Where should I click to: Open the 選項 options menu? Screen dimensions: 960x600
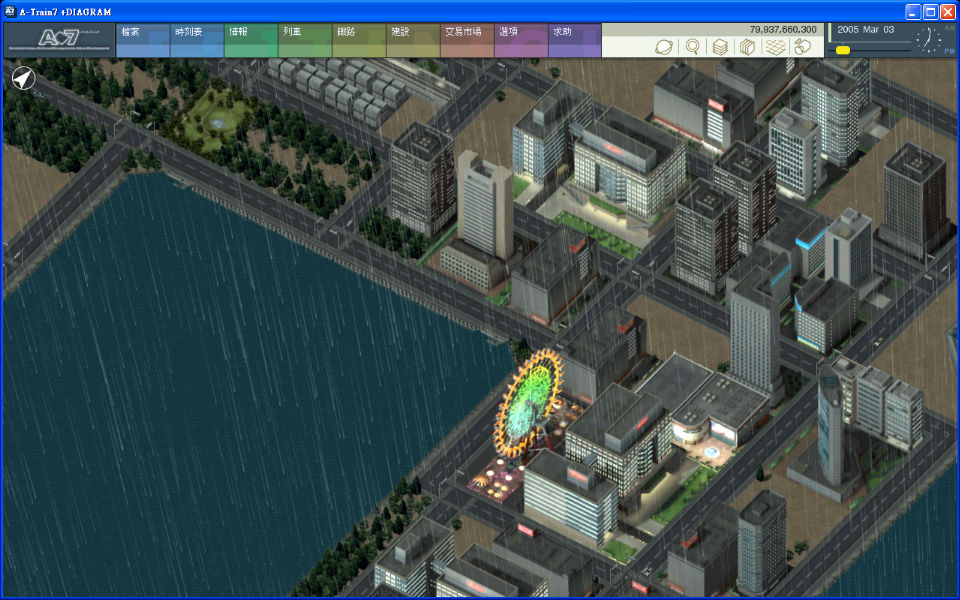point(520,41)
